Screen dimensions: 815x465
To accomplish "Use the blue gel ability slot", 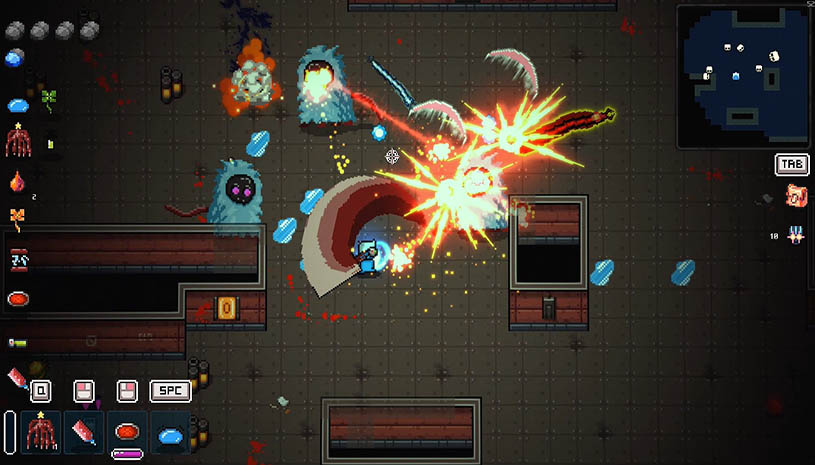I will pyautogui.click(x=171, y=433).
